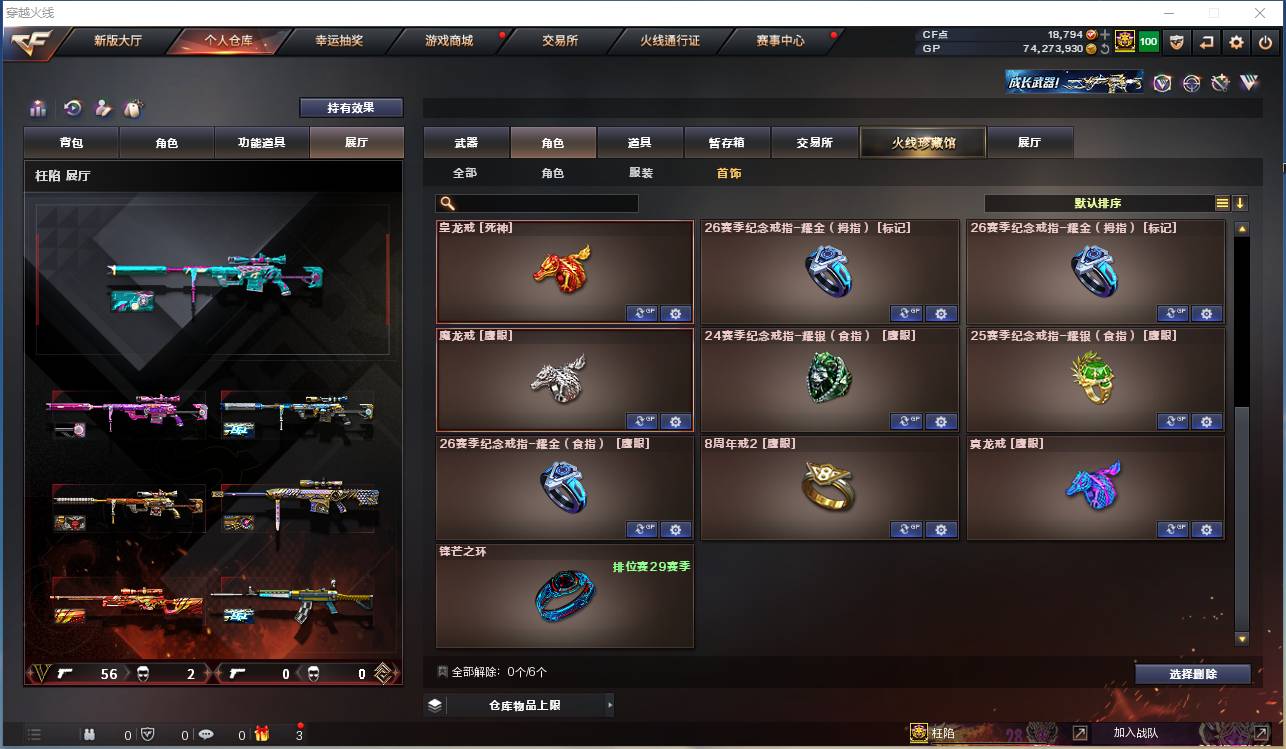Image resolution: width=1286 pixels, height=749 pixels.
Task: Open the settings gear icon at top-right
Action: coord(1236,42)
